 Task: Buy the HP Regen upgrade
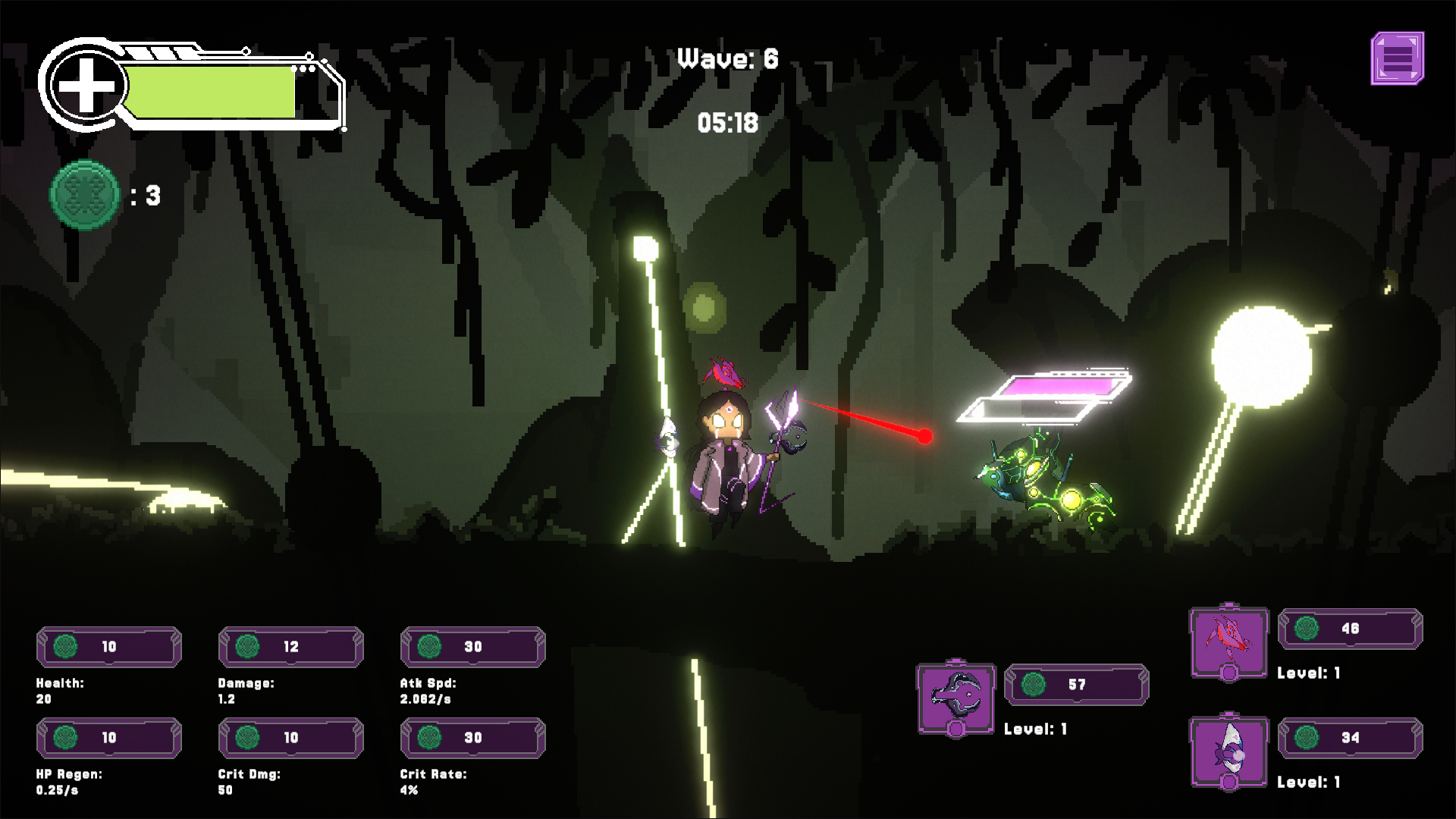[x=109, y=738]
